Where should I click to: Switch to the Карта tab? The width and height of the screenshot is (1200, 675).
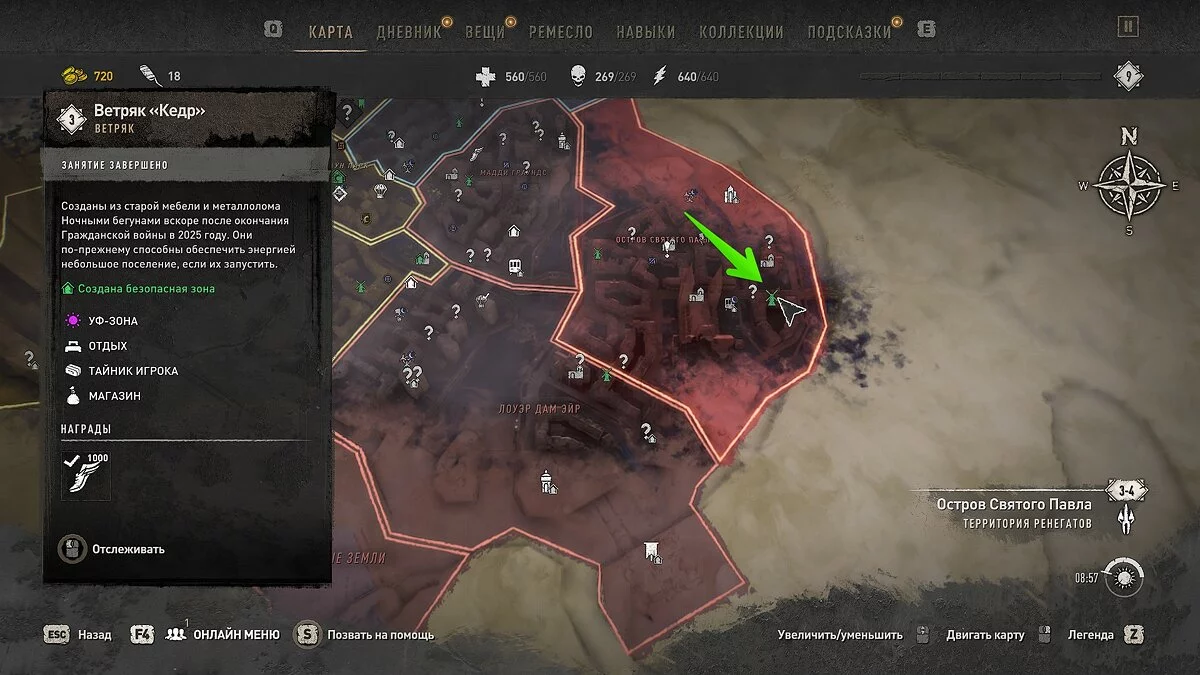point(330,31)
